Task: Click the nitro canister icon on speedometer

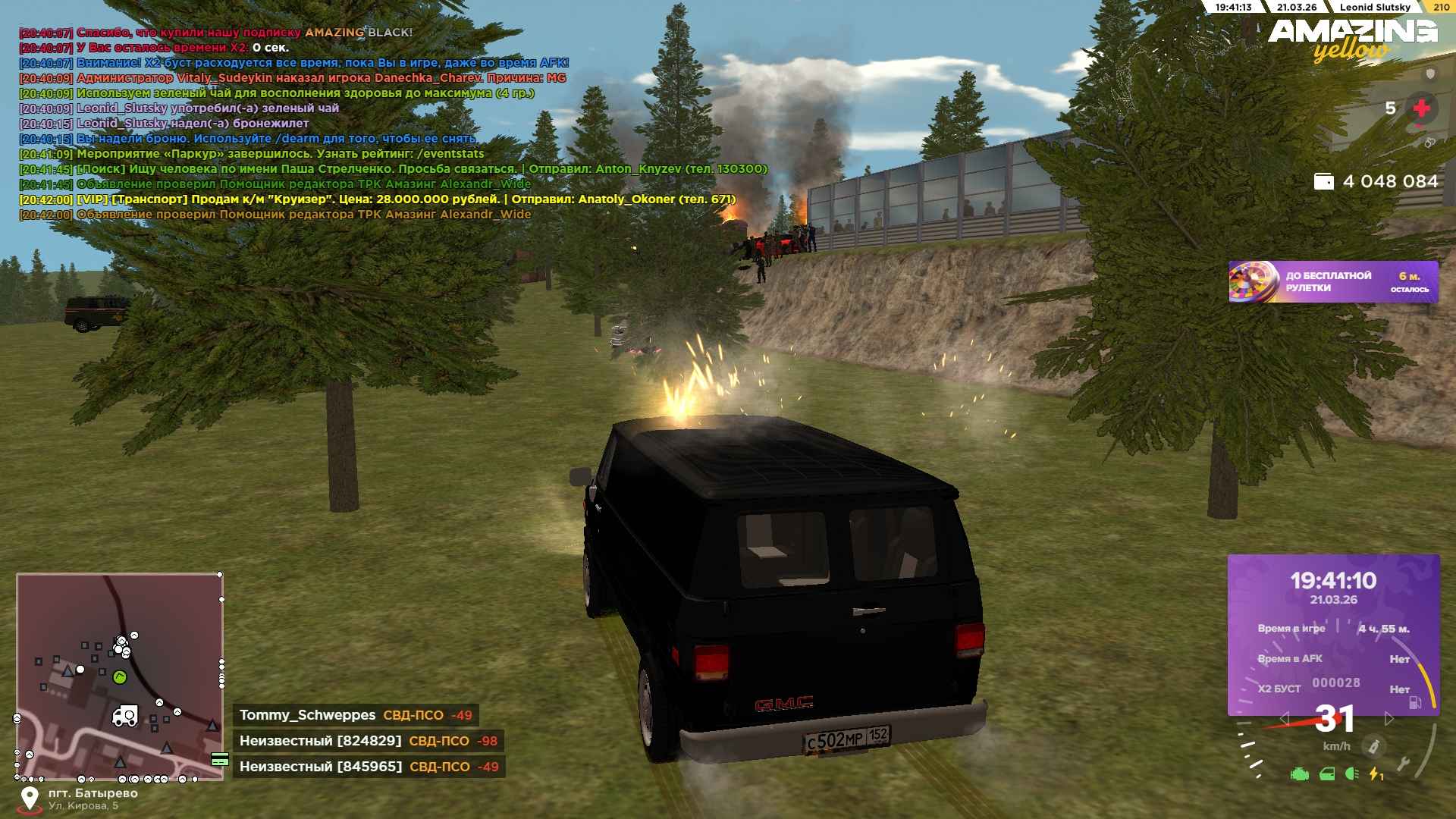Action: coord(1373,747)
